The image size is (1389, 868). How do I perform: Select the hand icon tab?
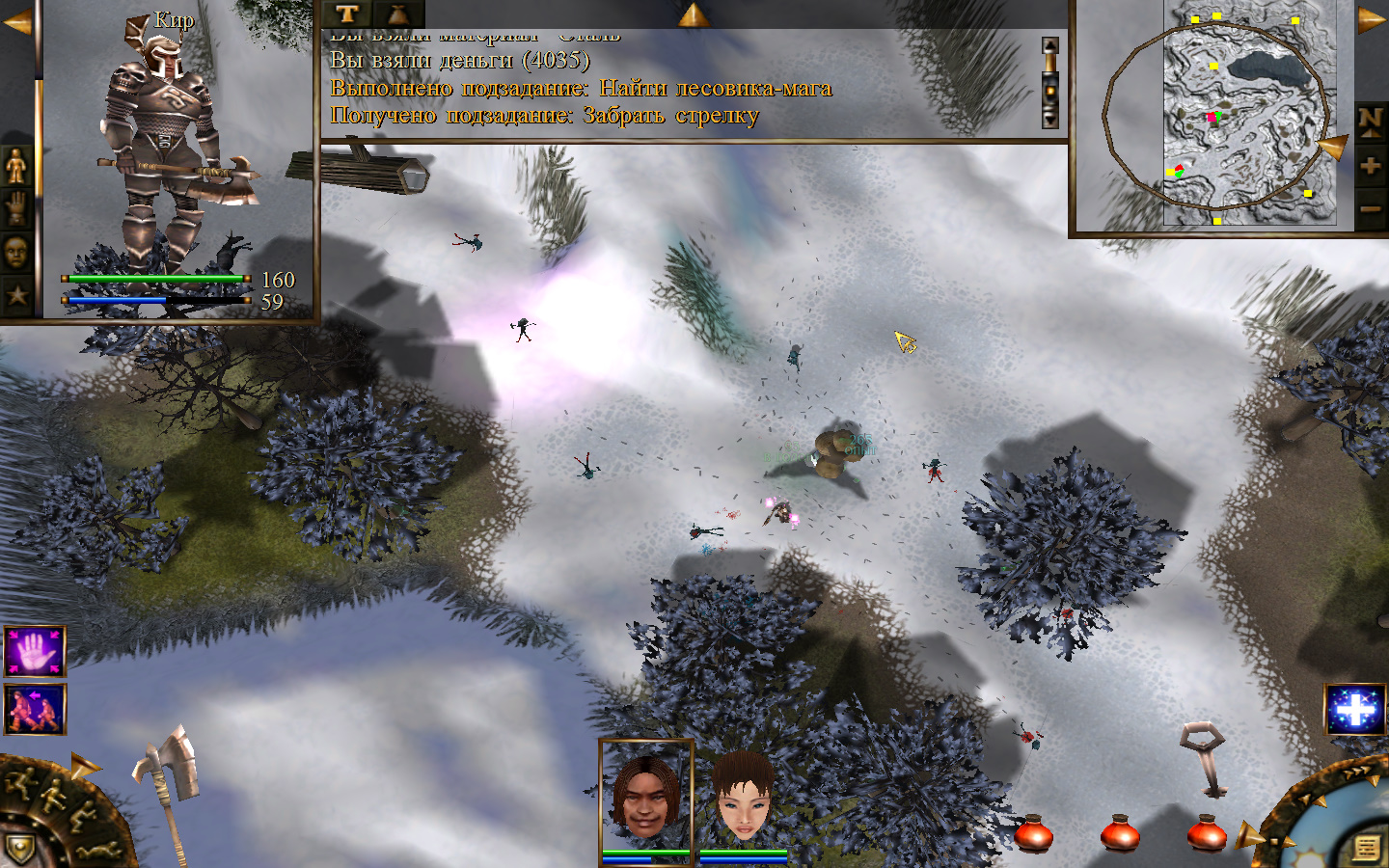pyautogui.click(x=16, y=209)
